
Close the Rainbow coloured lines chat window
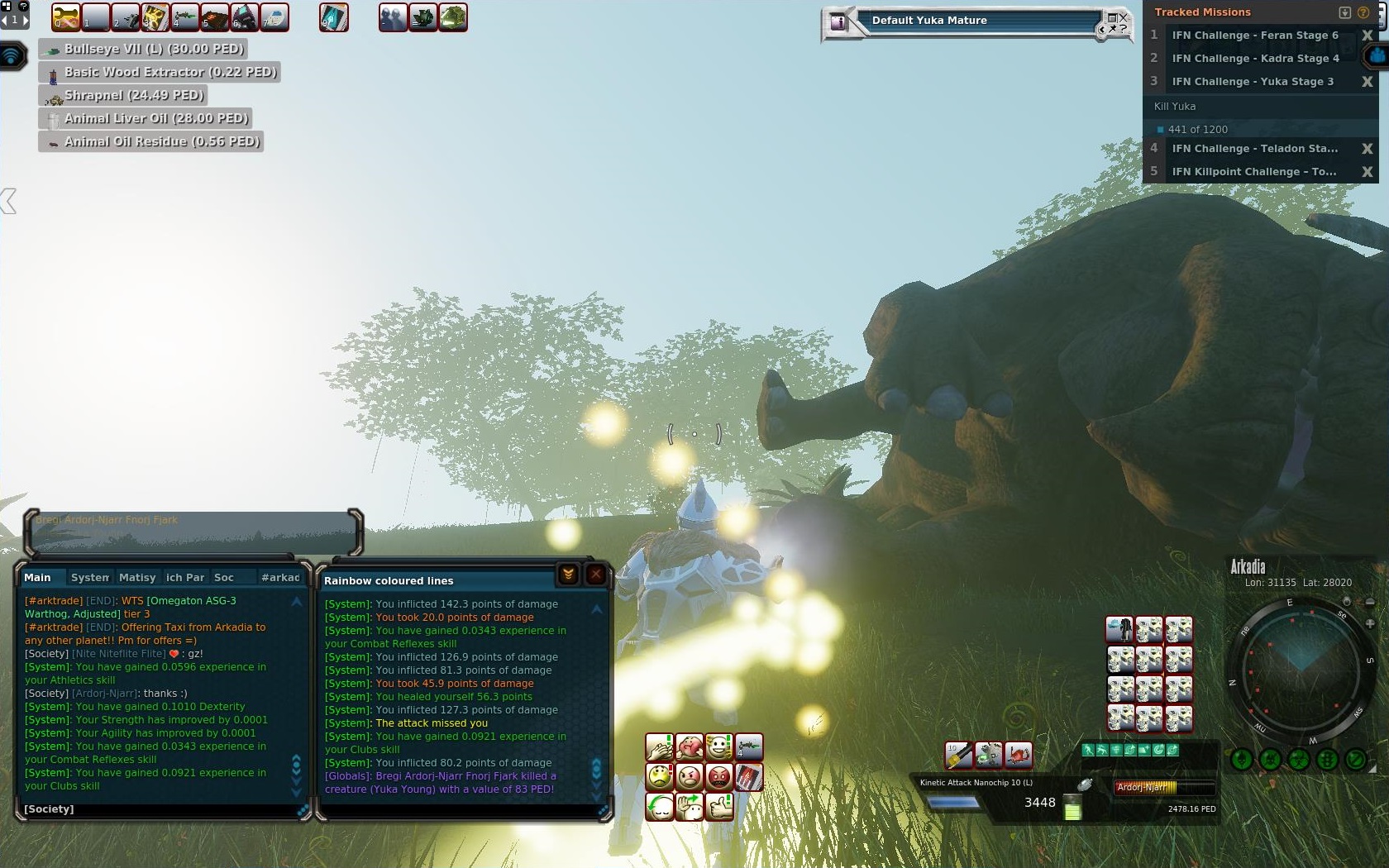pos(595,575)
